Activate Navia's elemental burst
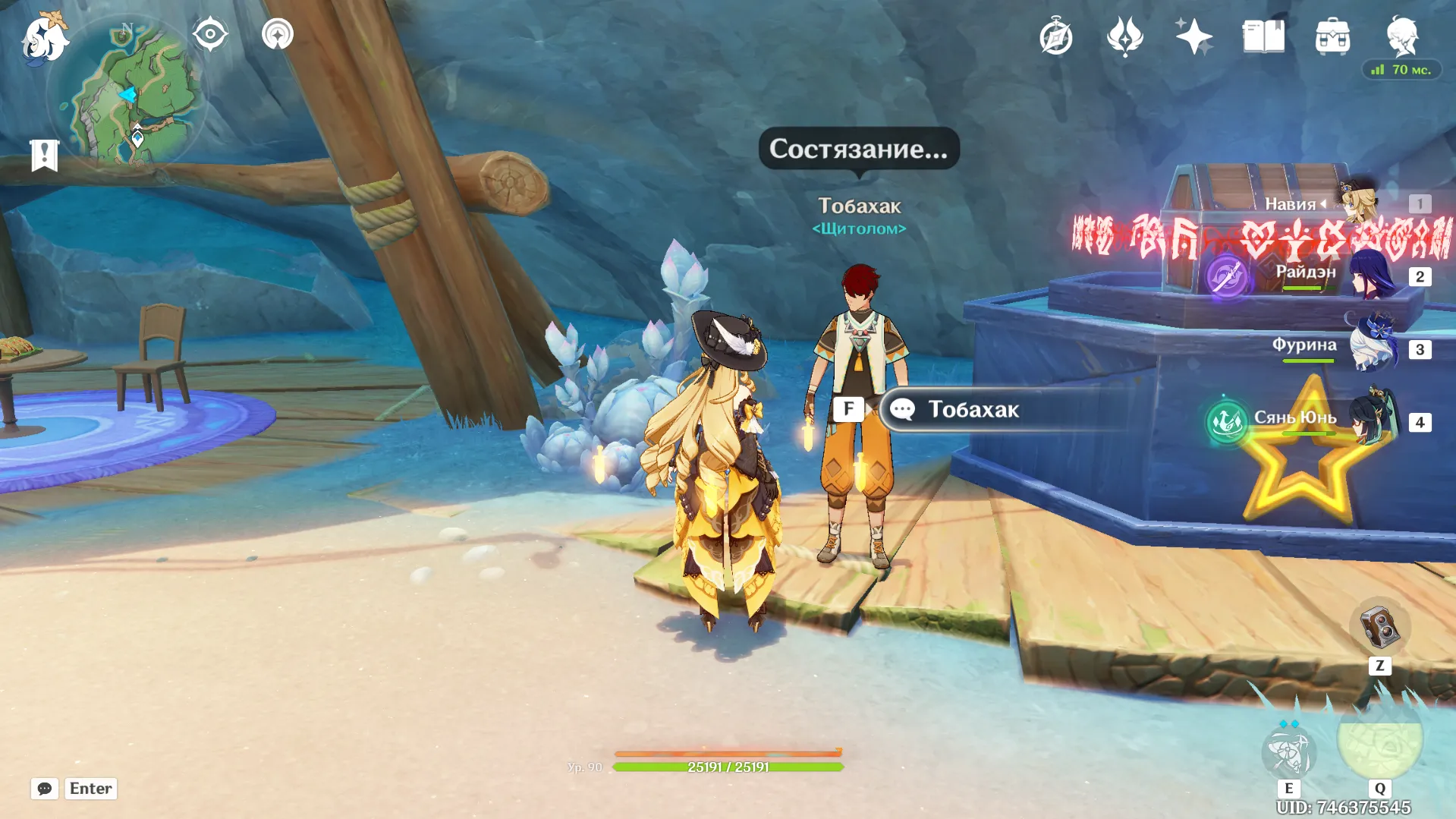 pyautogui.click(x=1379, y=740)
